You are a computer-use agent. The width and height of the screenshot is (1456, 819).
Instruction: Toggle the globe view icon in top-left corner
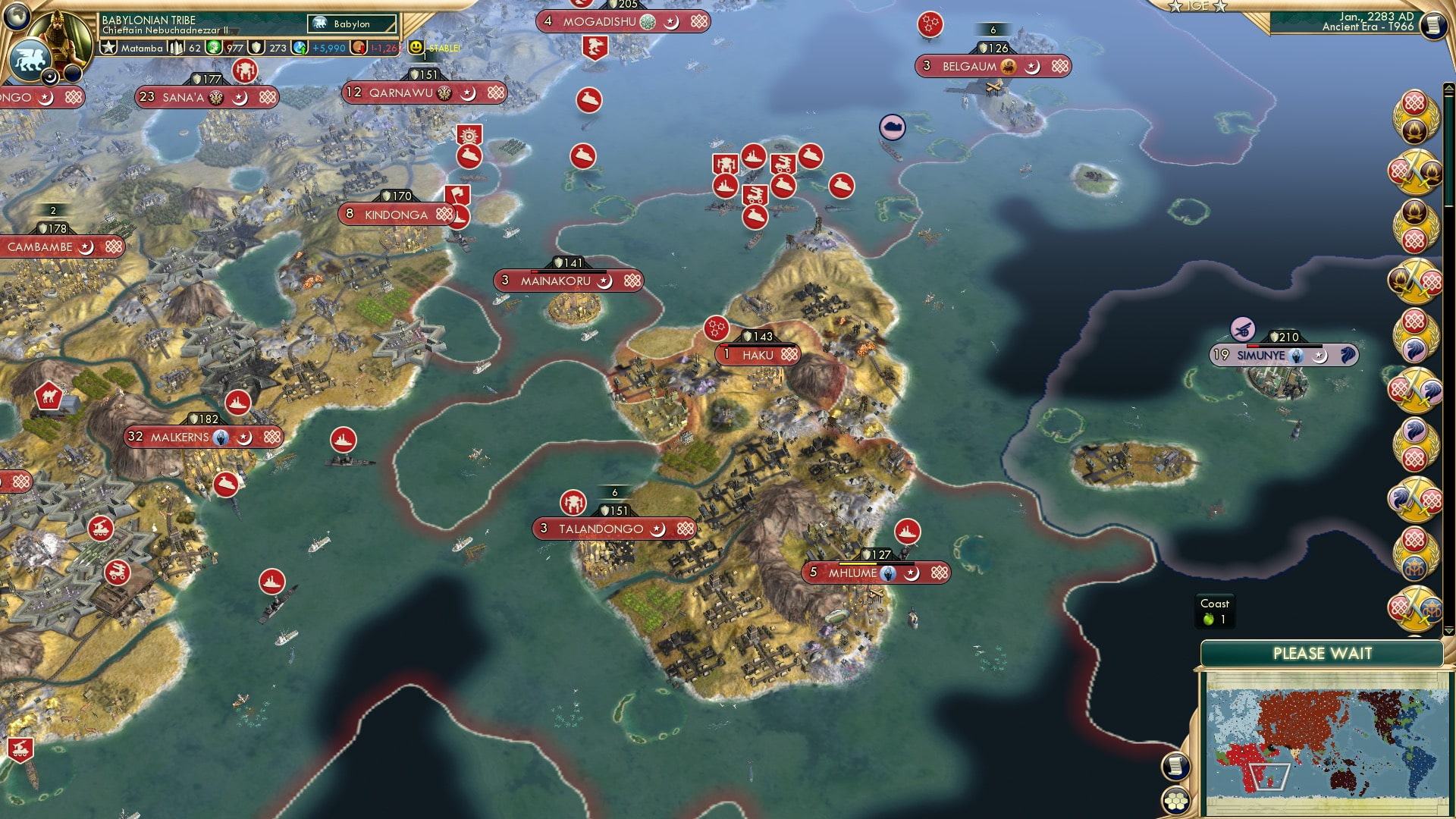coord(17,17)
